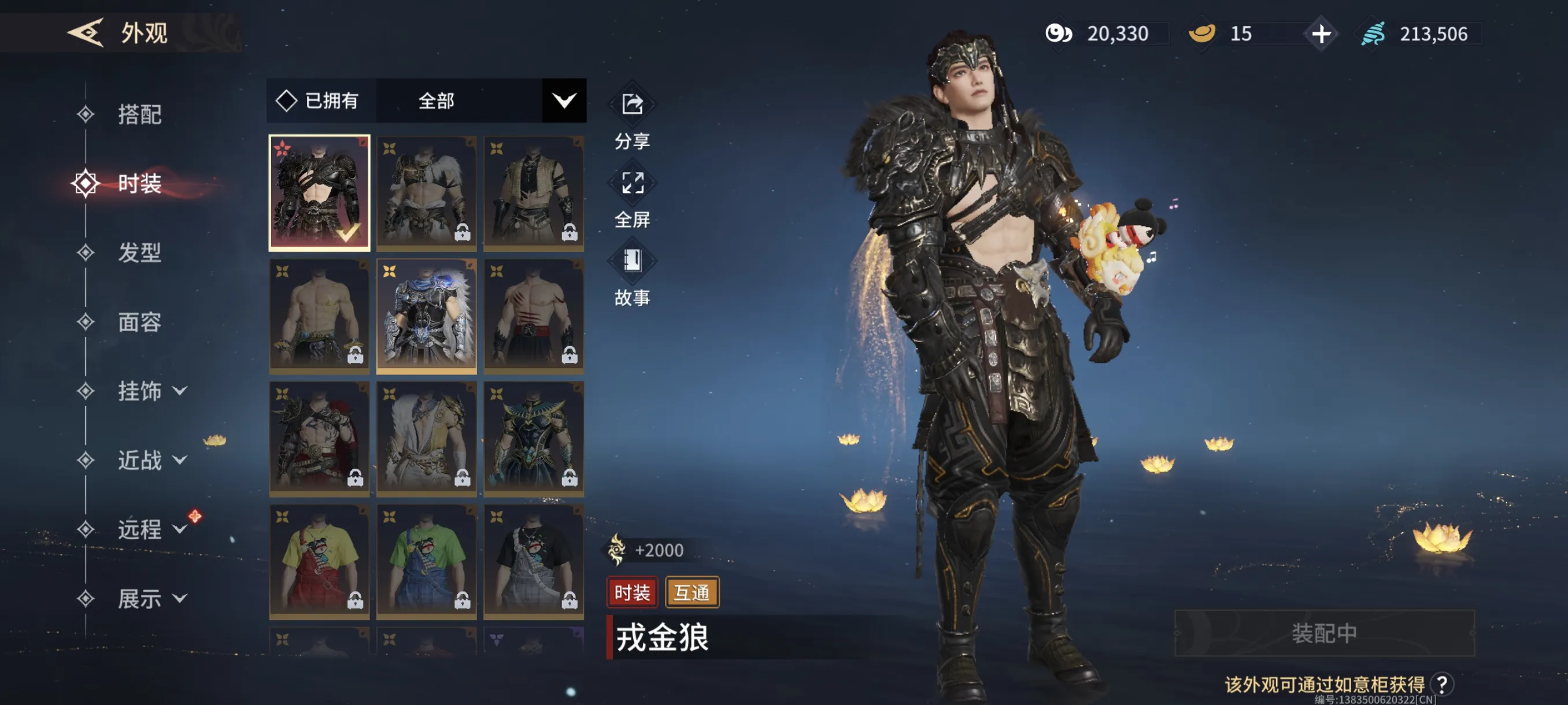Share the outfit with 分享
The image size is (1568, 705).
pos(632,114)
